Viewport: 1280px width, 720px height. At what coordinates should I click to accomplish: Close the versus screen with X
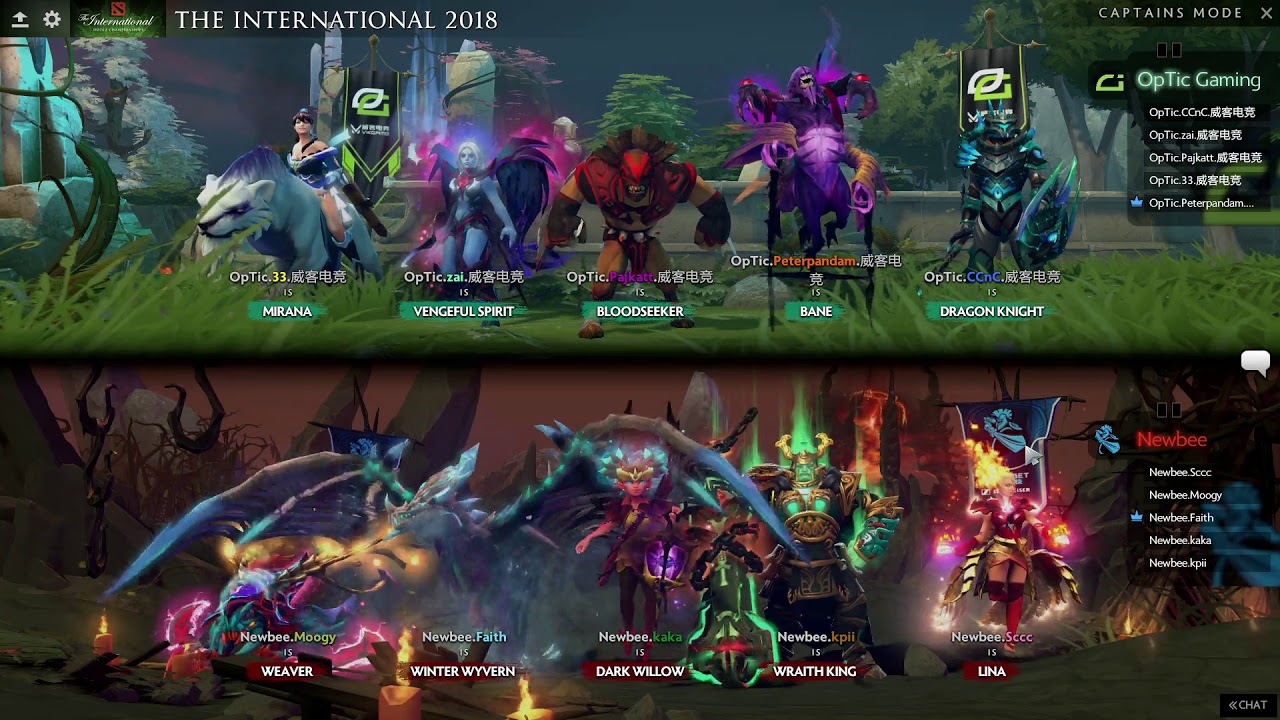(x=1264, y=13)
